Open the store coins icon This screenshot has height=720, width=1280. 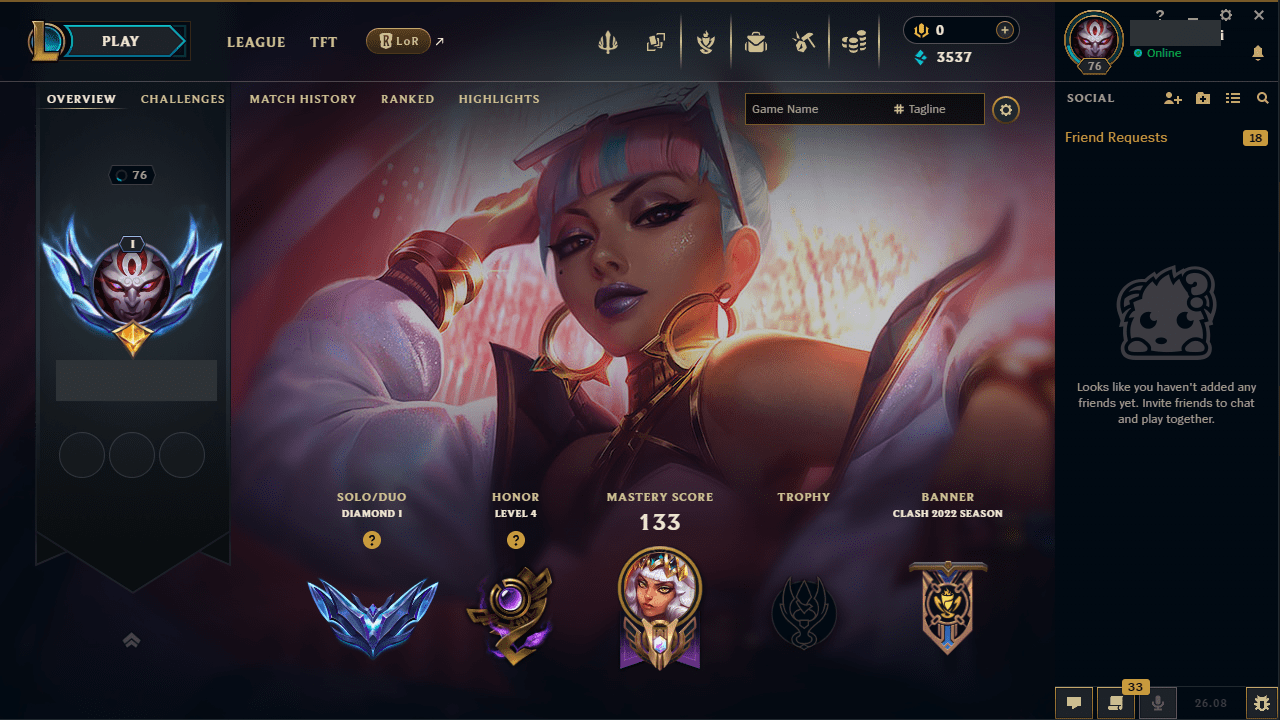(854, 42)
